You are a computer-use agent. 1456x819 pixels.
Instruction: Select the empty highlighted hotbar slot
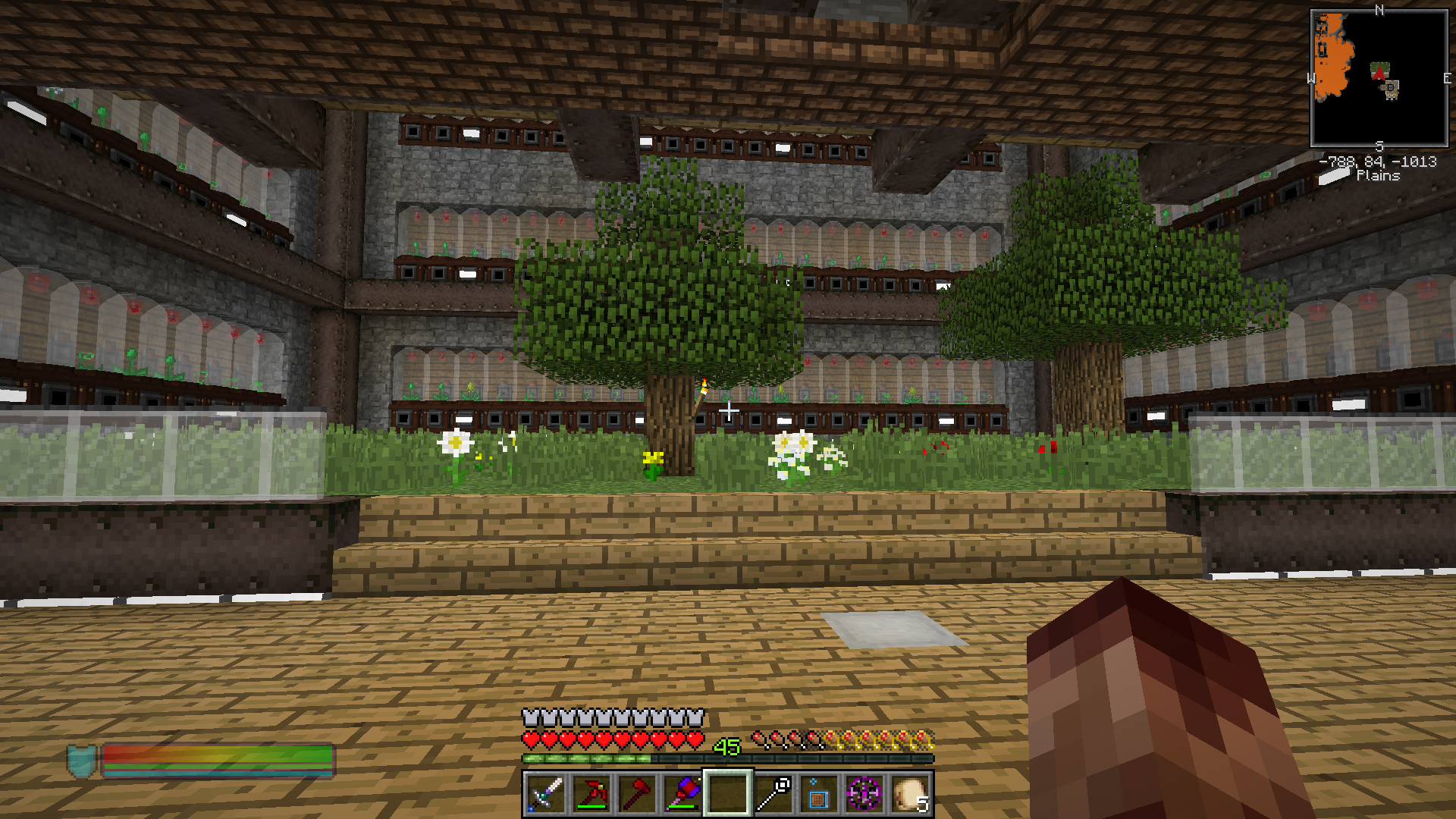click(x=727, y=794)
